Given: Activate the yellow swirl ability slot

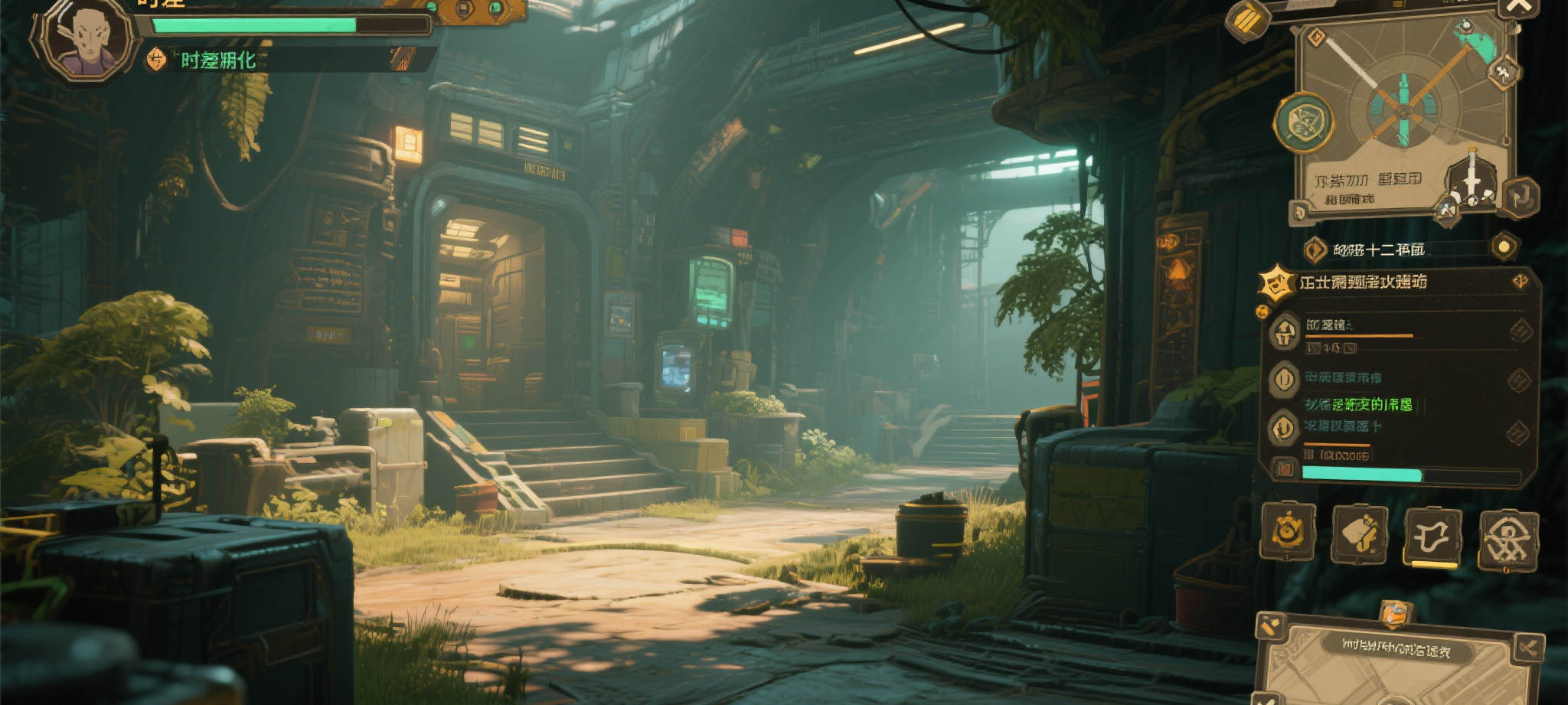Looking at the screenshot, I should [x=1288, y=531].
